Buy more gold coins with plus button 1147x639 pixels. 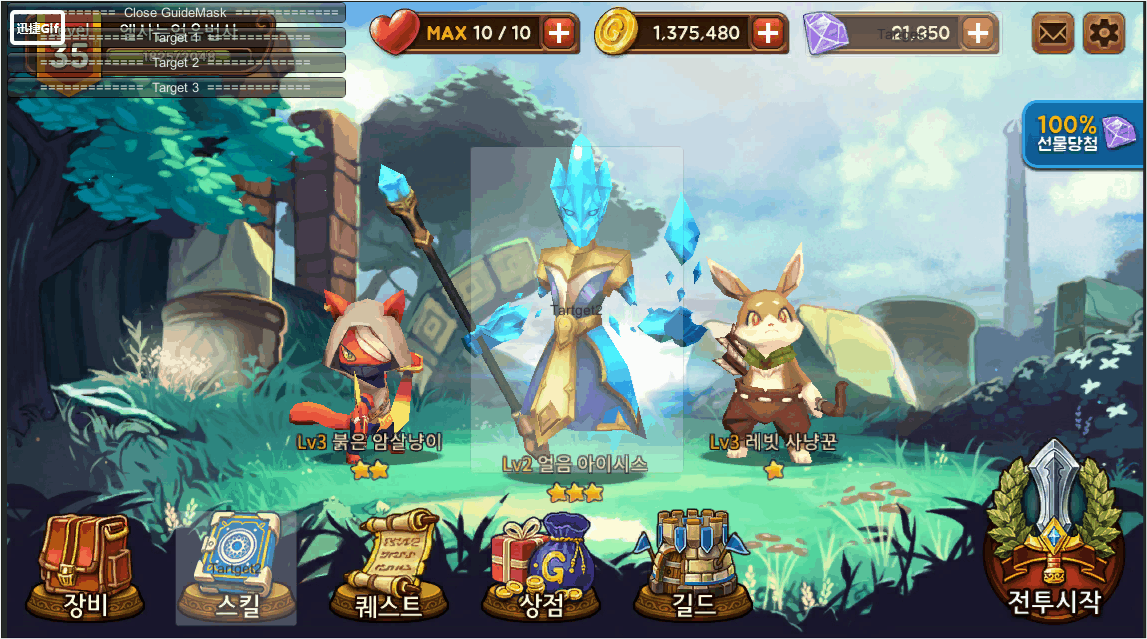pyautogui.click(x=767, y=34)
